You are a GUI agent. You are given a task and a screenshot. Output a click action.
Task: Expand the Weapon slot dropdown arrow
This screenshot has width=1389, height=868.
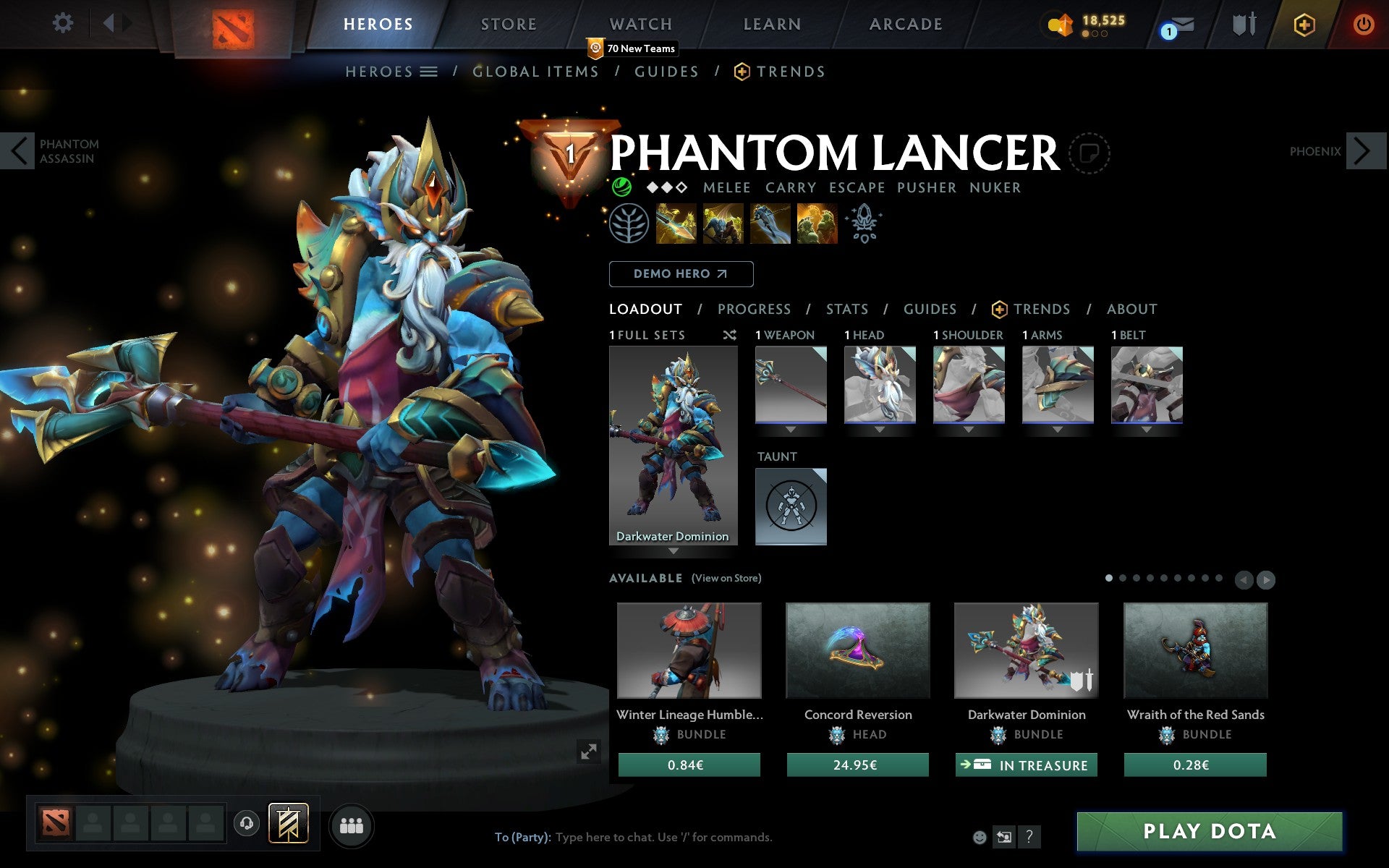click(x=790, y=428)
